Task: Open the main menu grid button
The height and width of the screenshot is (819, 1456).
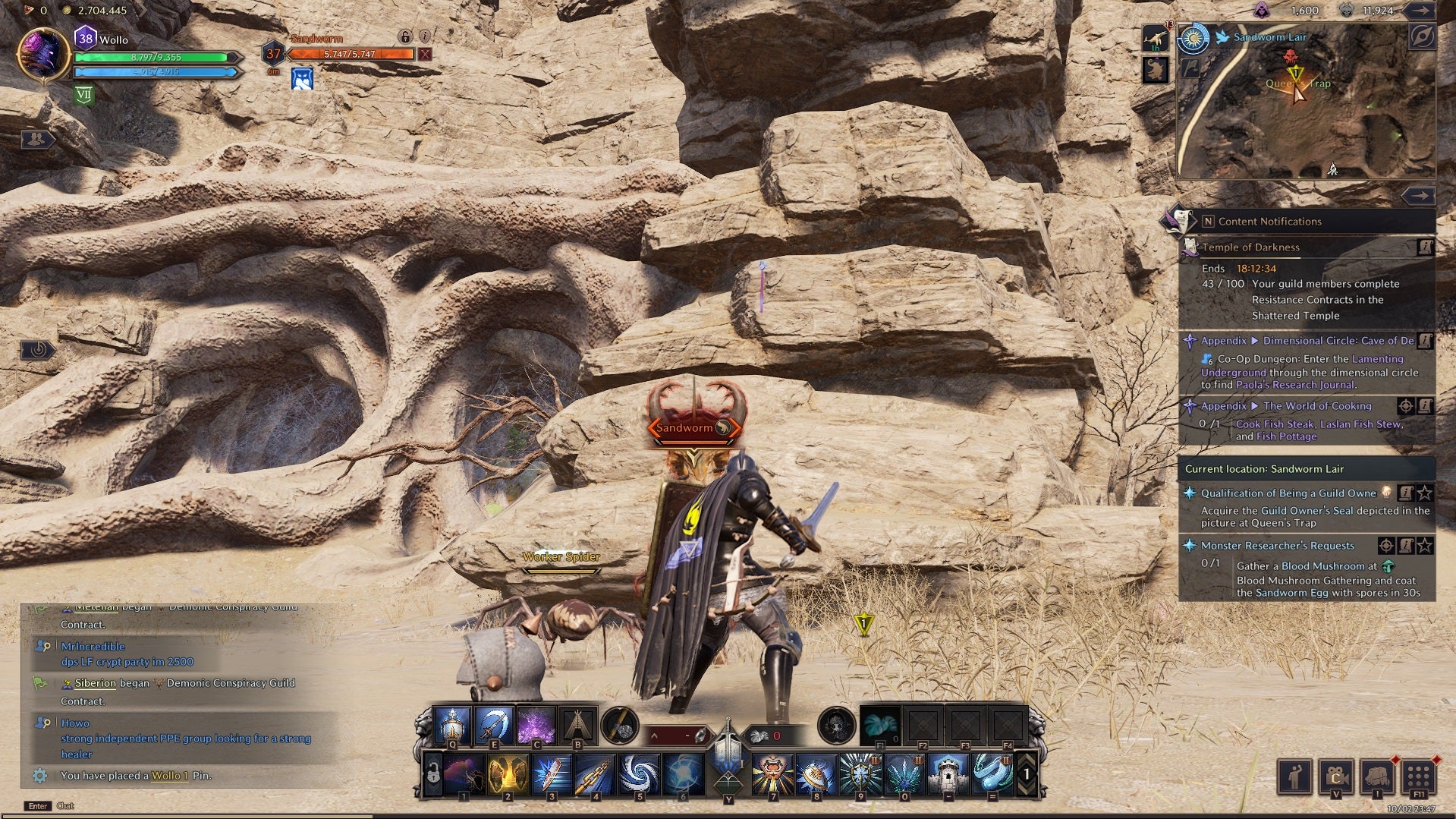Action: [1417, 776]
